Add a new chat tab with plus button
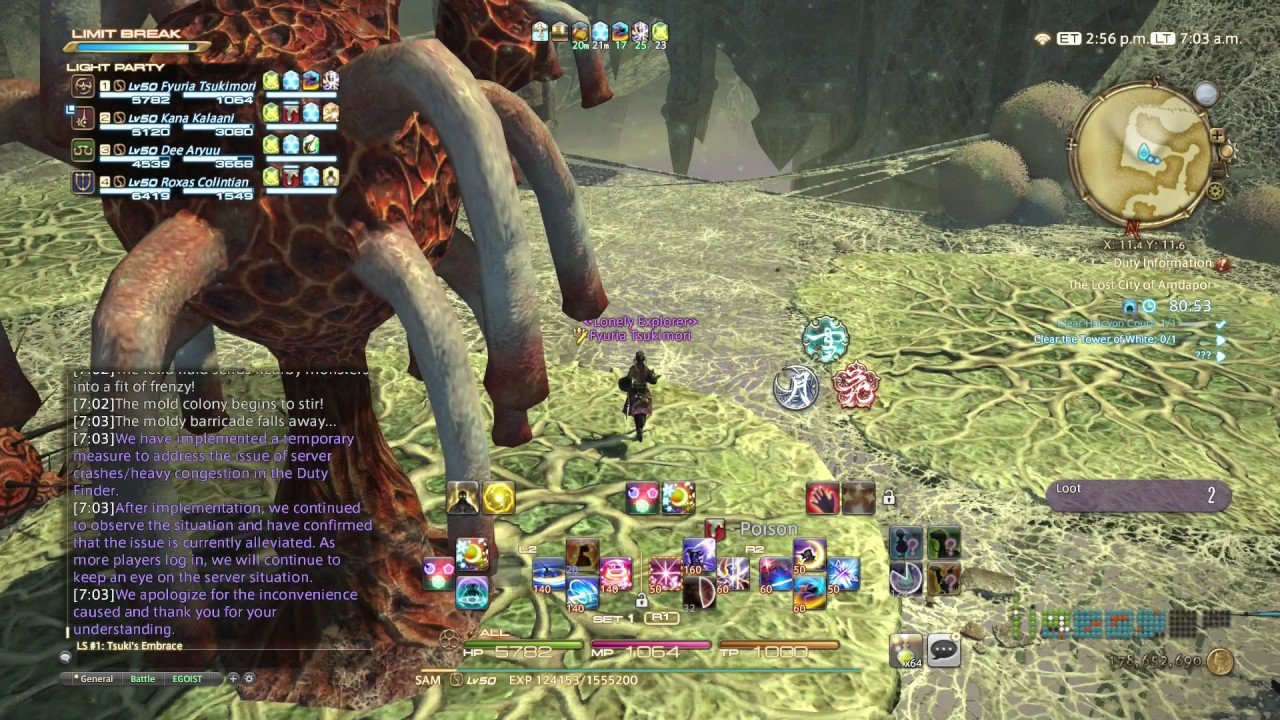Viewport: 1280px width, 720px height. tap(233, 678)
